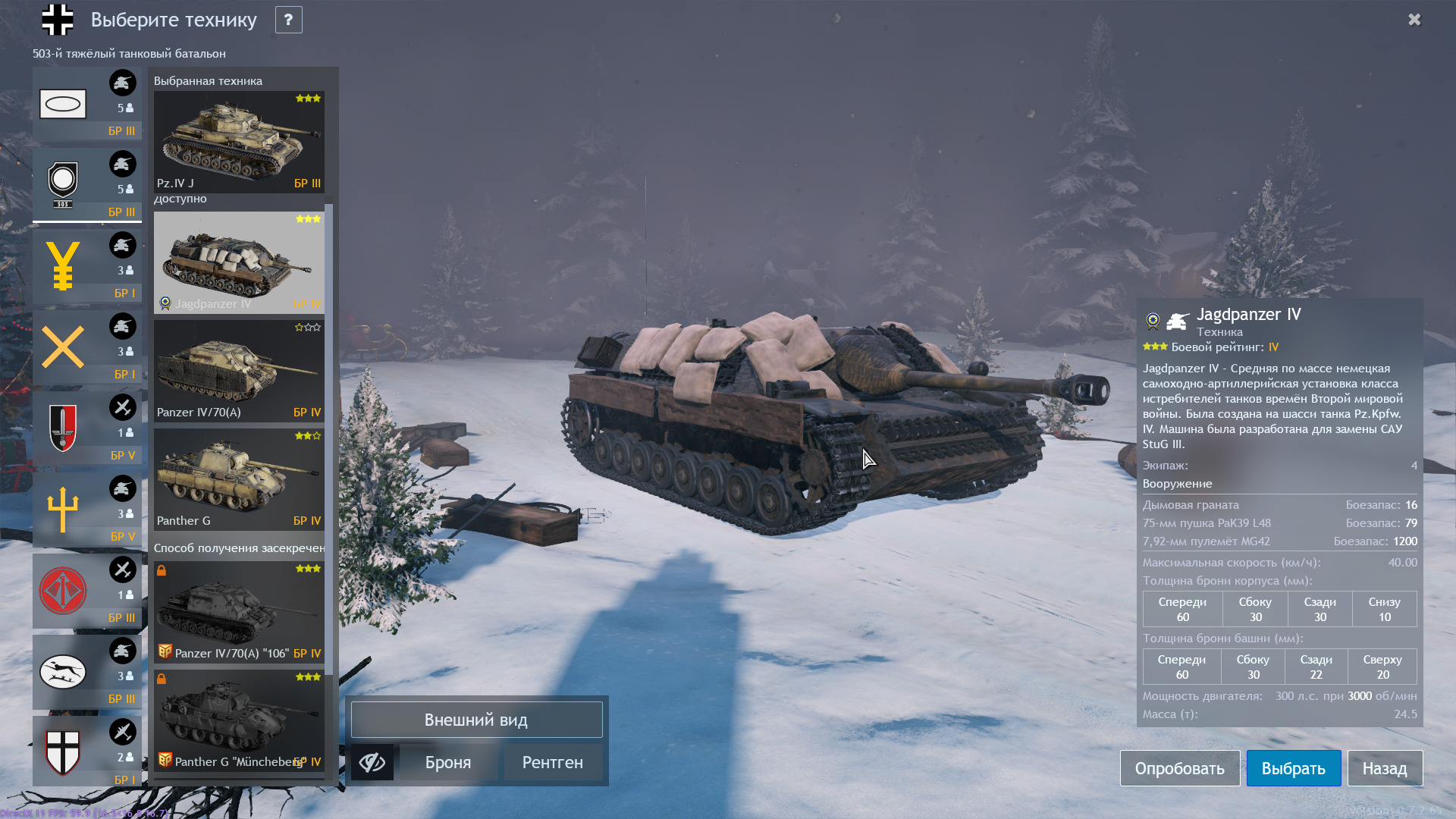Click the Опробовать test drive button
This screenshot has height=819, width=1456.
(1179, 768)
